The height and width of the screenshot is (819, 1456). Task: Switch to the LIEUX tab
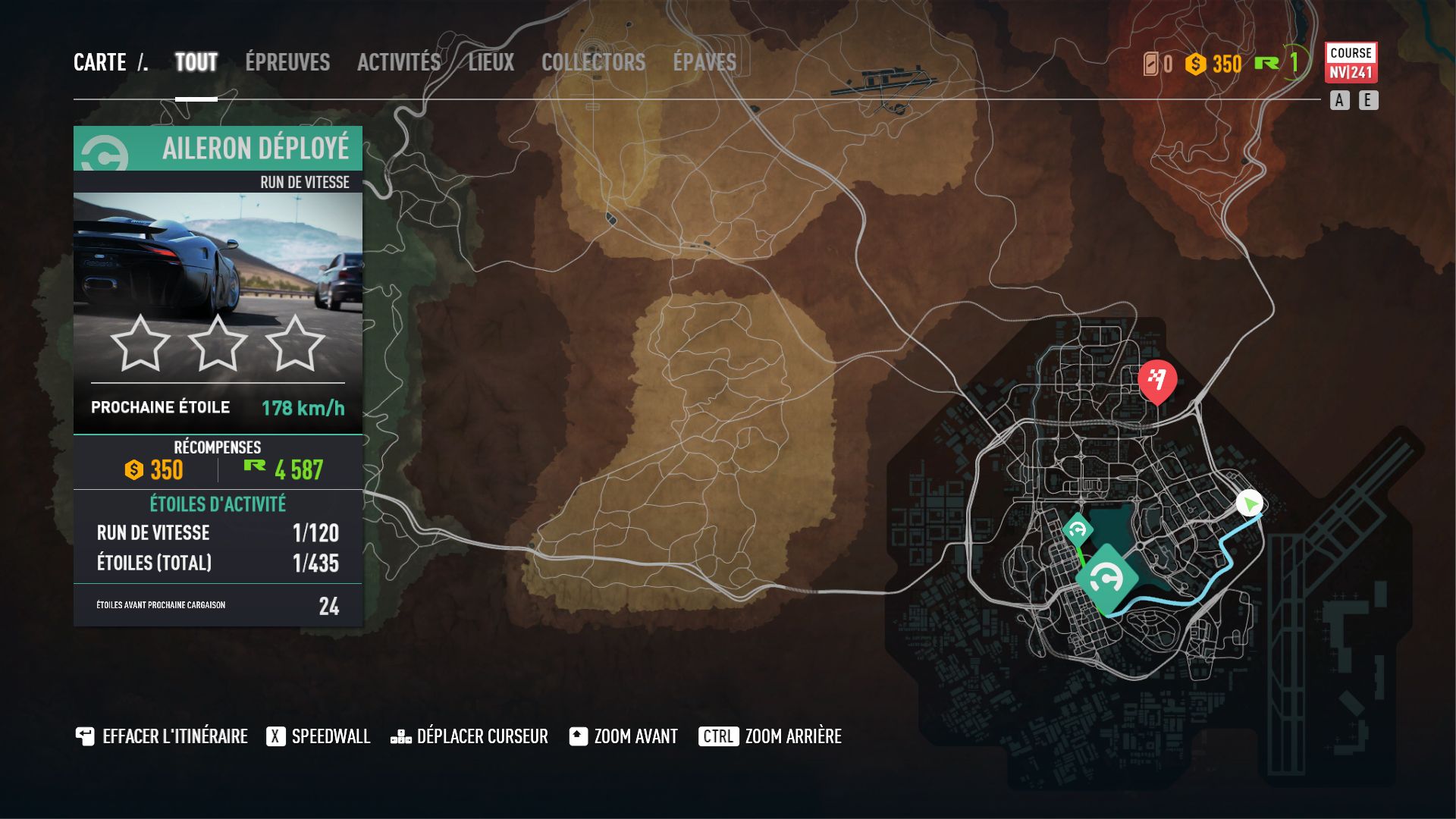491,63
